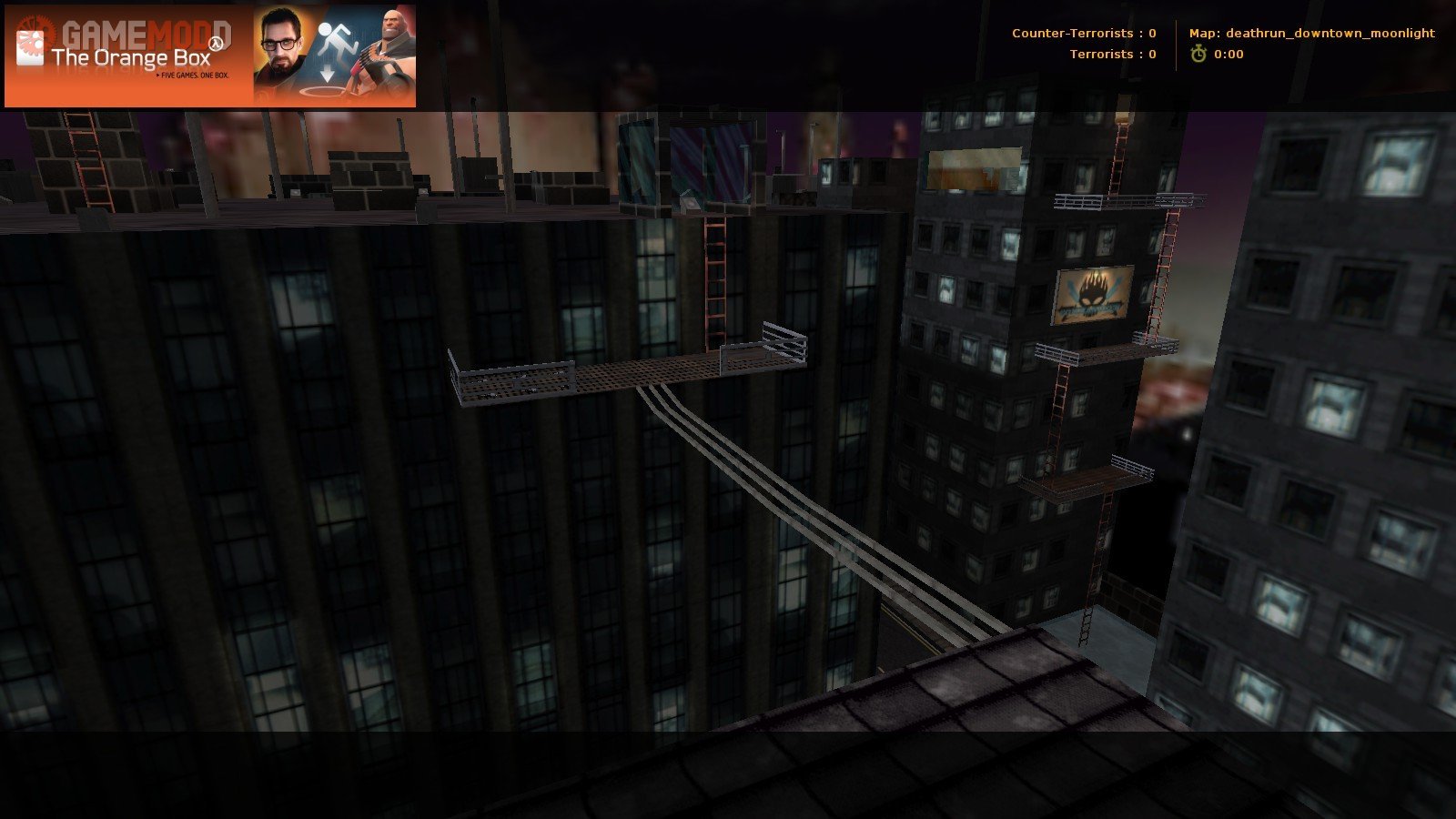Open The Orange Box banner advertisement
Screen dimensions: 1456x819
tap(210, 56)
